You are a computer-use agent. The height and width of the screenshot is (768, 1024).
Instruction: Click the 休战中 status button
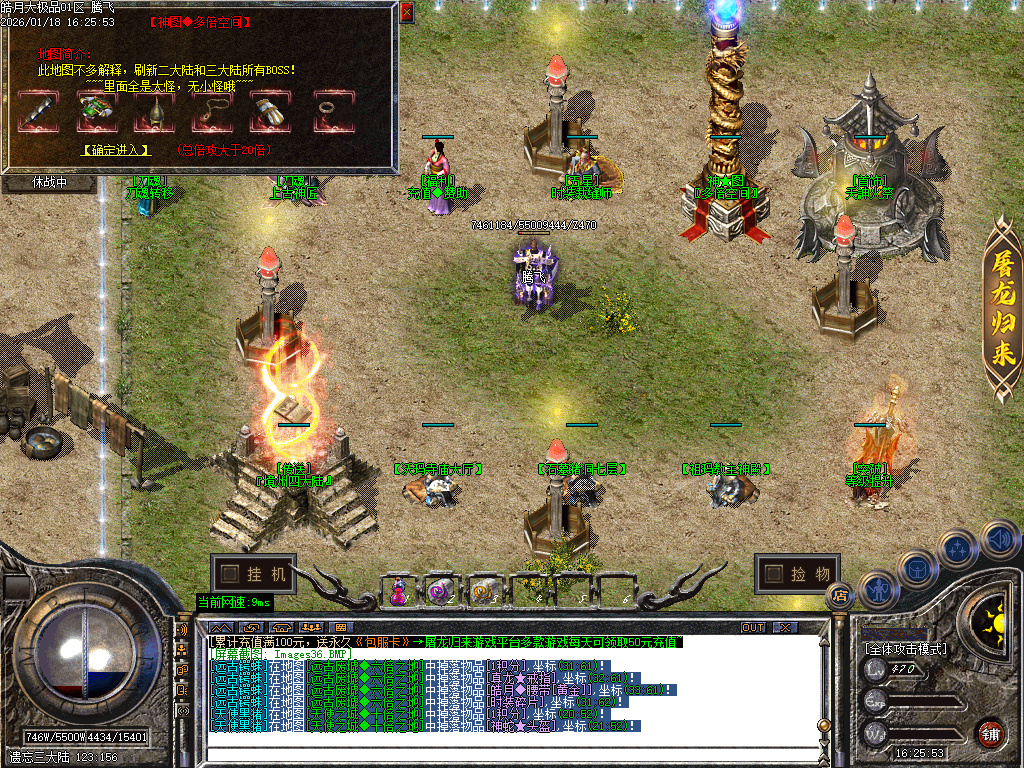tap(49, 183)
